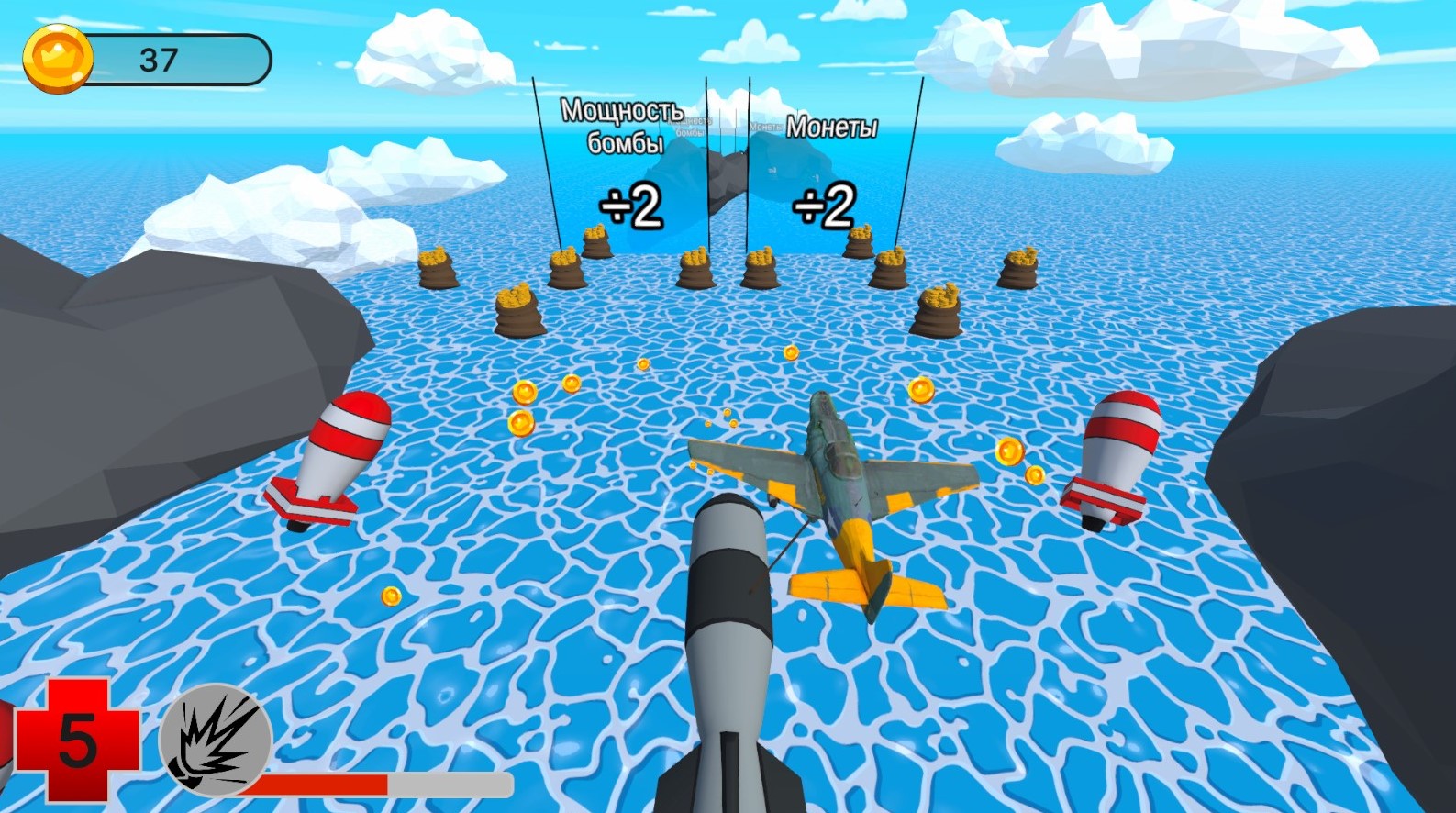
Task: Select the left red-striped missile
Action: (x=330, y=459)
